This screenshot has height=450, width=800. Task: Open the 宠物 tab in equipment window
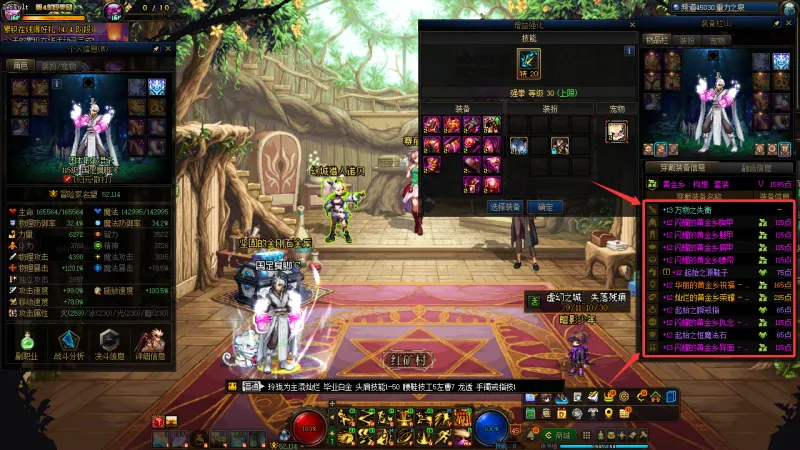point(715,40)
